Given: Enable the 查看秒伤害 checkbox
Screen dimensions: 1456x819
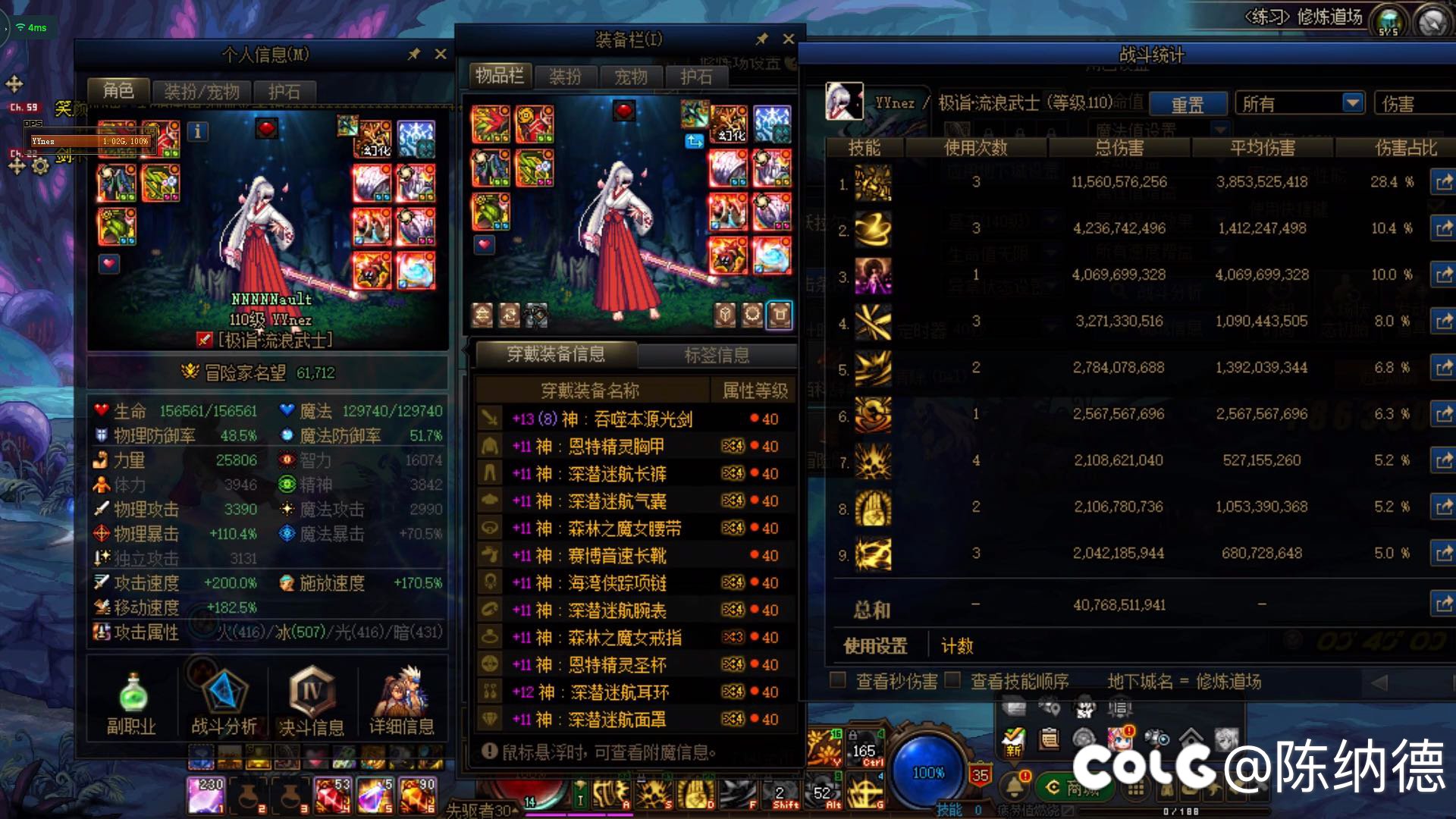Looking at the screenshot, I should coord(839,681).
